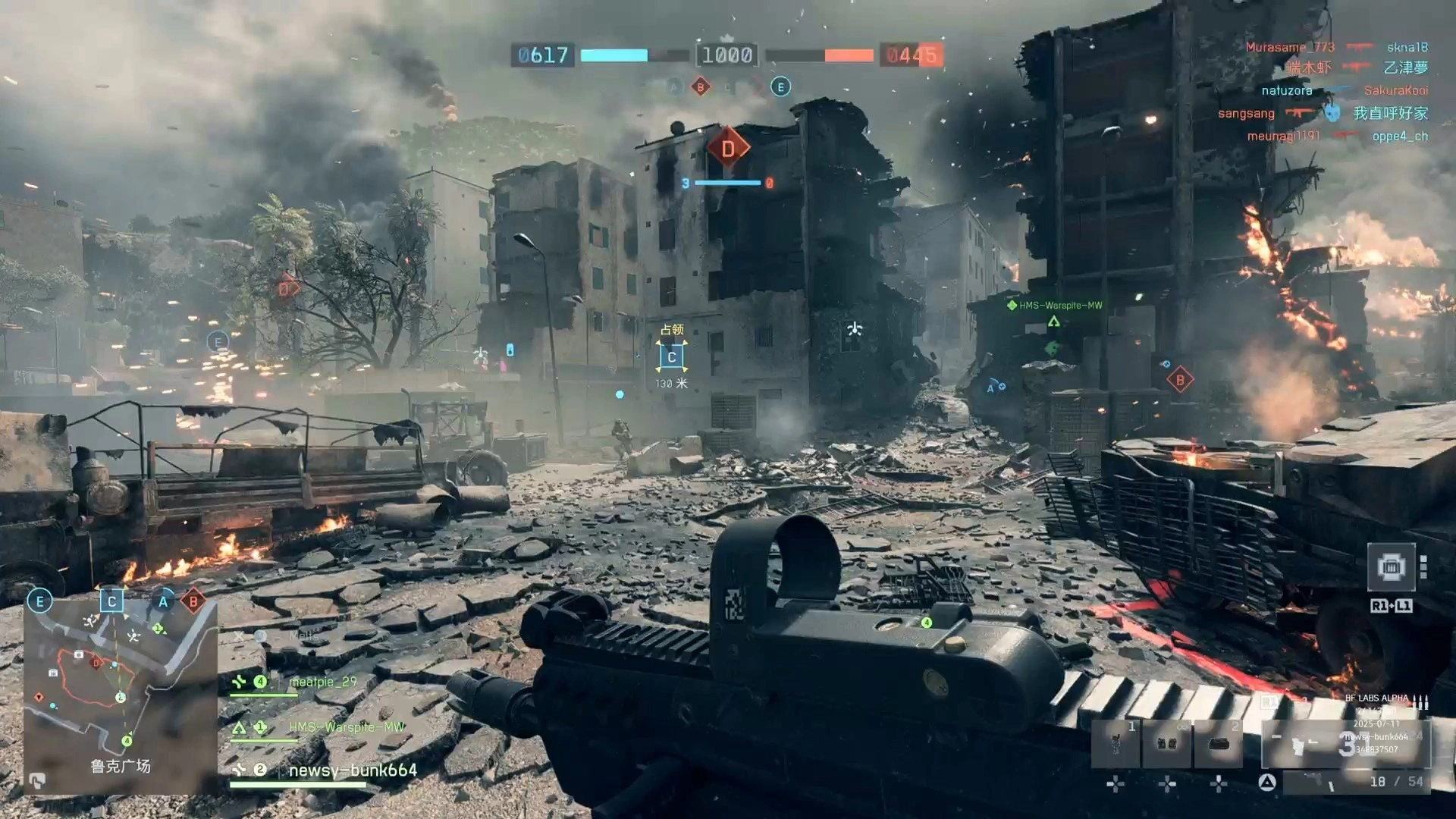Click squad member meatpie_29 in the squad list
1456x819 pixels.
(322, 682)
